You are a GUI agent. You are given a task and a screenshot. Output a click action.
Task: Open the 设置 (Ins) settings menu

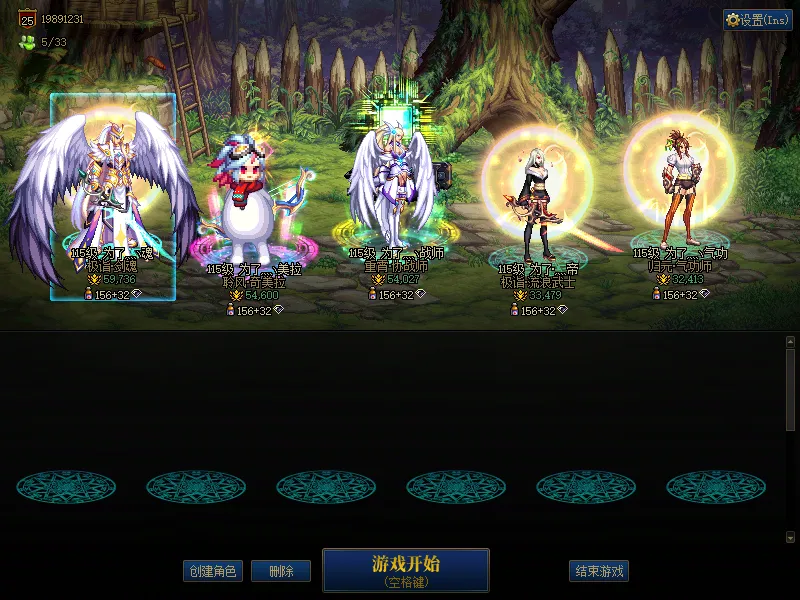[x=758, y=20]
